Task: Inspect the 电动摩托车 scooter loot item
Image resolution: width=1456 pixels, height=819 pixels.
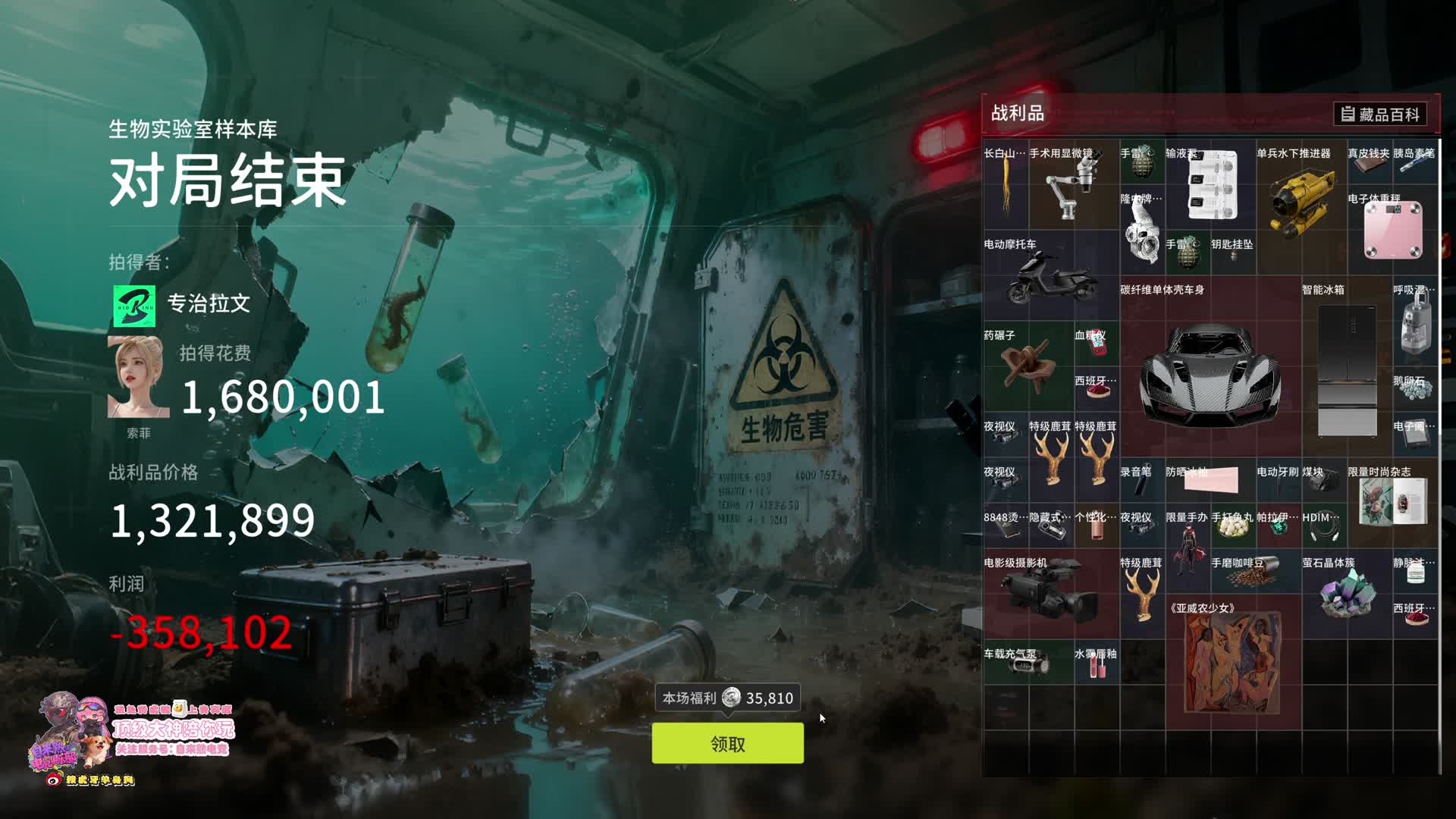Action: click(1050, 278)
